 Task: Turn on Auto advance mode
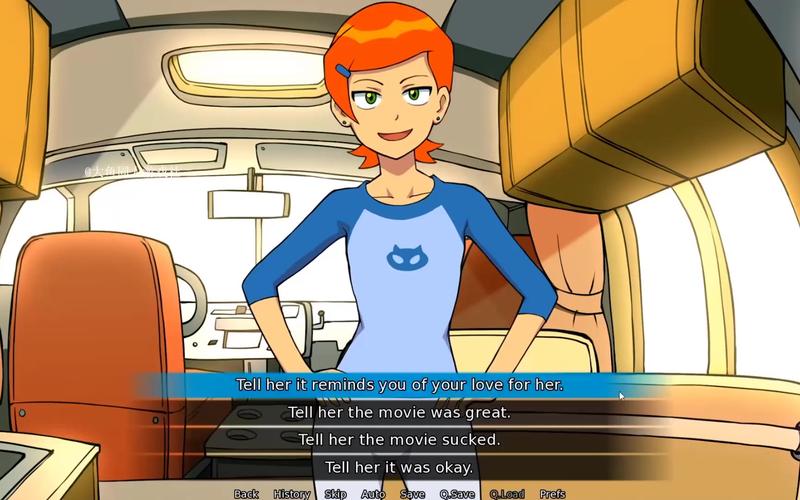373,494
